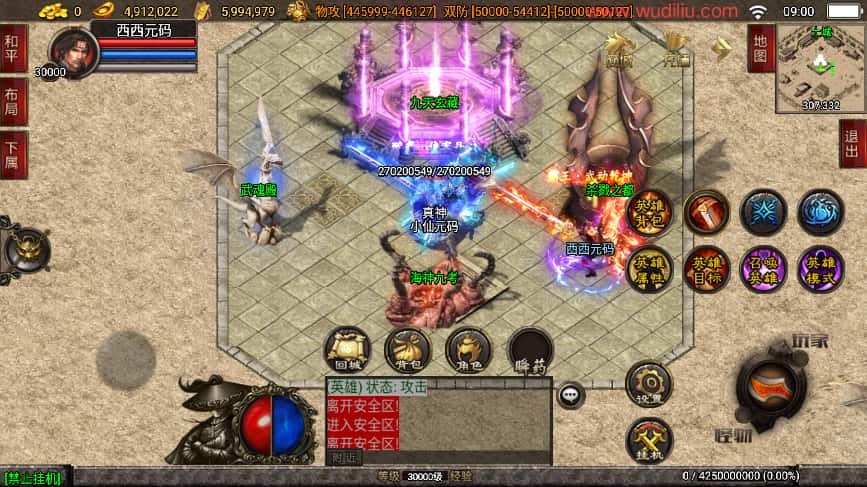
Task: Activate the blue rune cross skill
Action: (763, 212)
